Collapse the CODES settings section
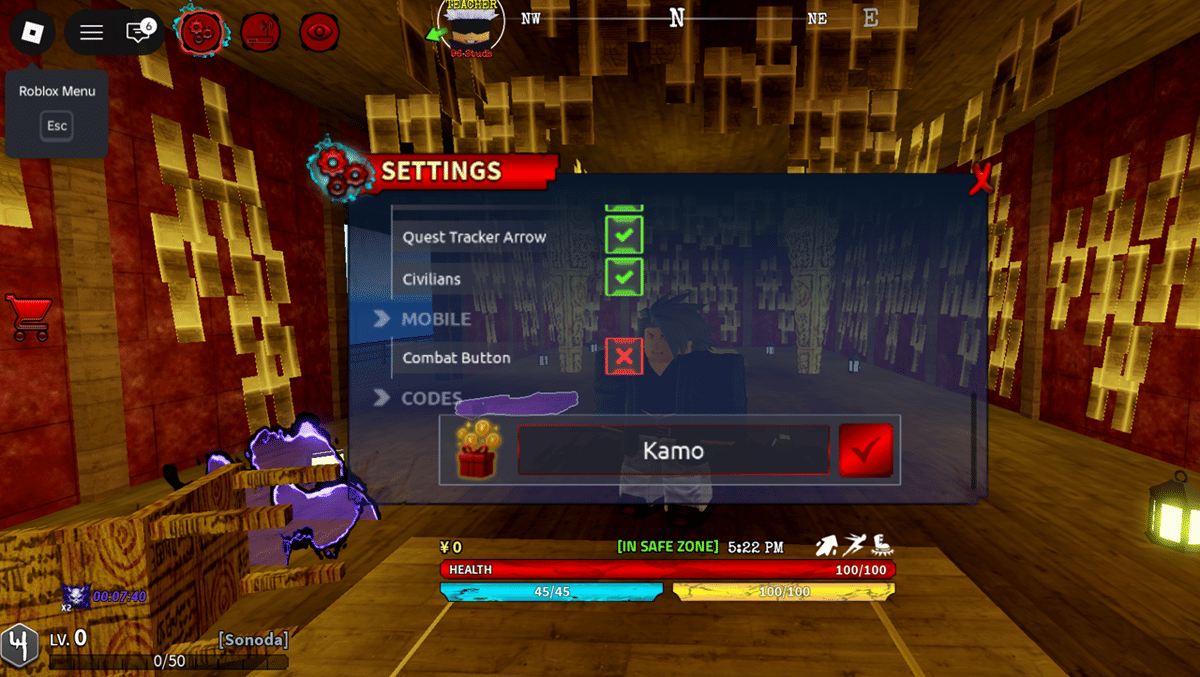1200x677 pixels. click(381, 398)
